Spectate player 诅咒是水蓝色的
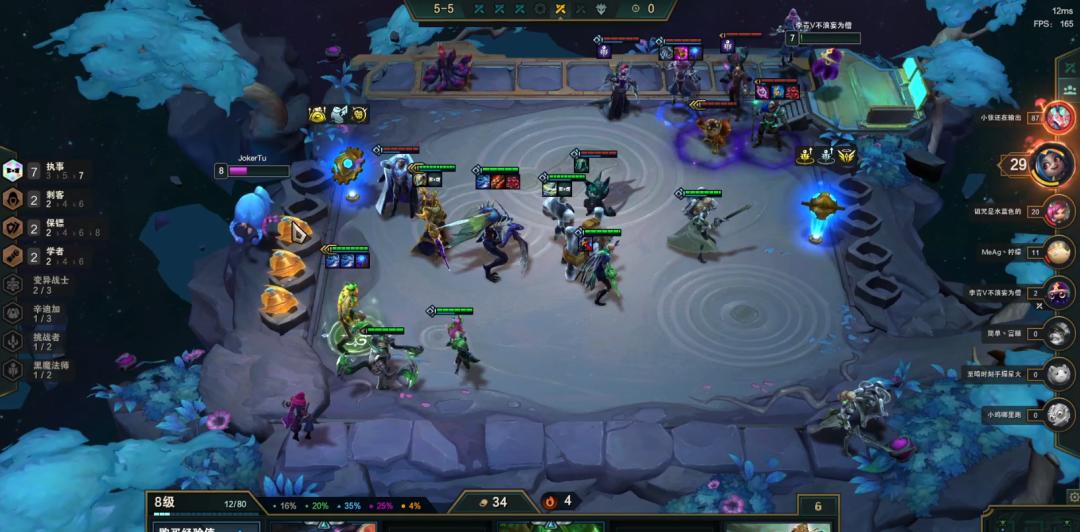 [x=1058, y=211]
